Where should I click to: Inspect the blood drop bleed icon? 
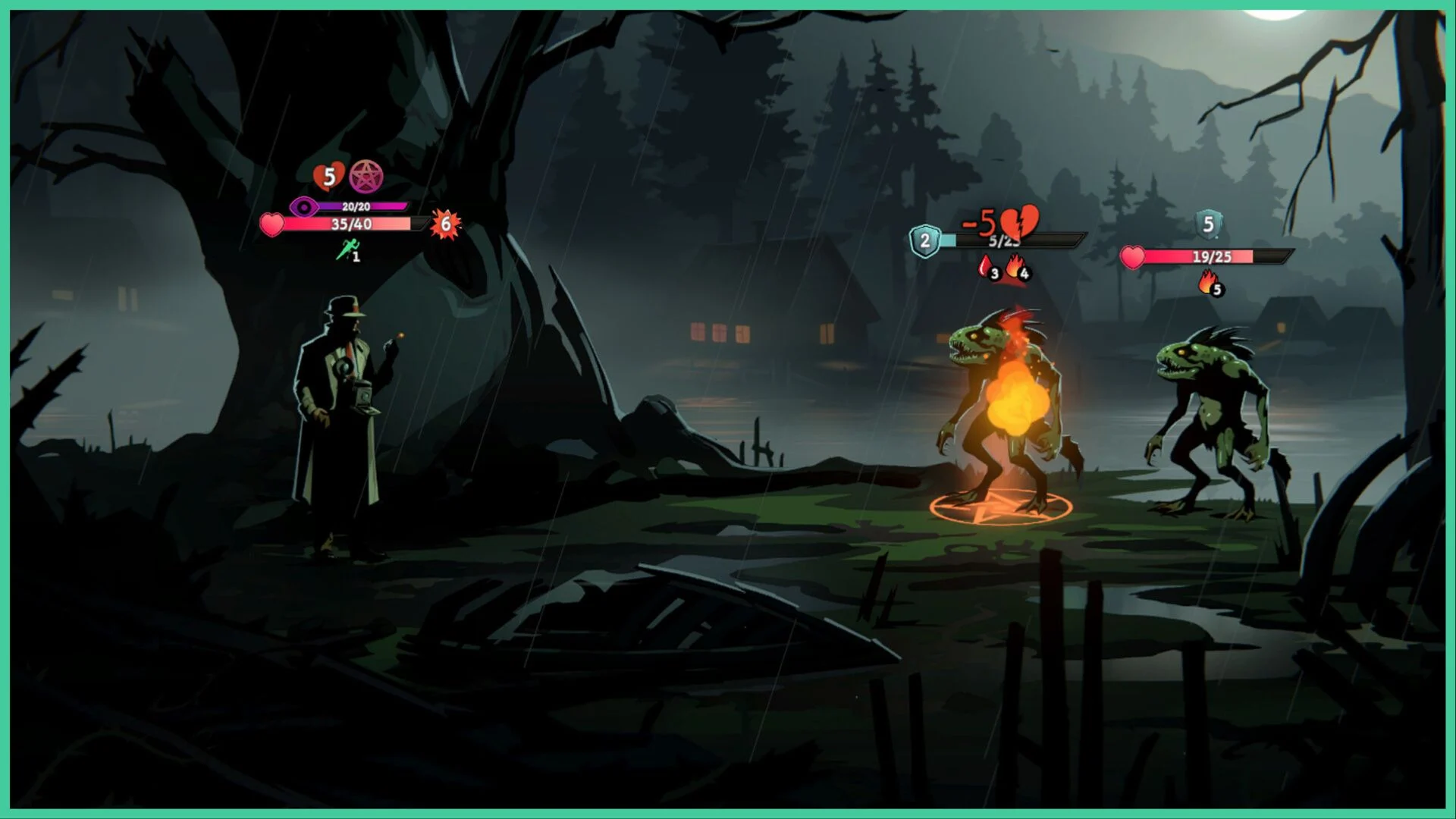click(986, 267)
